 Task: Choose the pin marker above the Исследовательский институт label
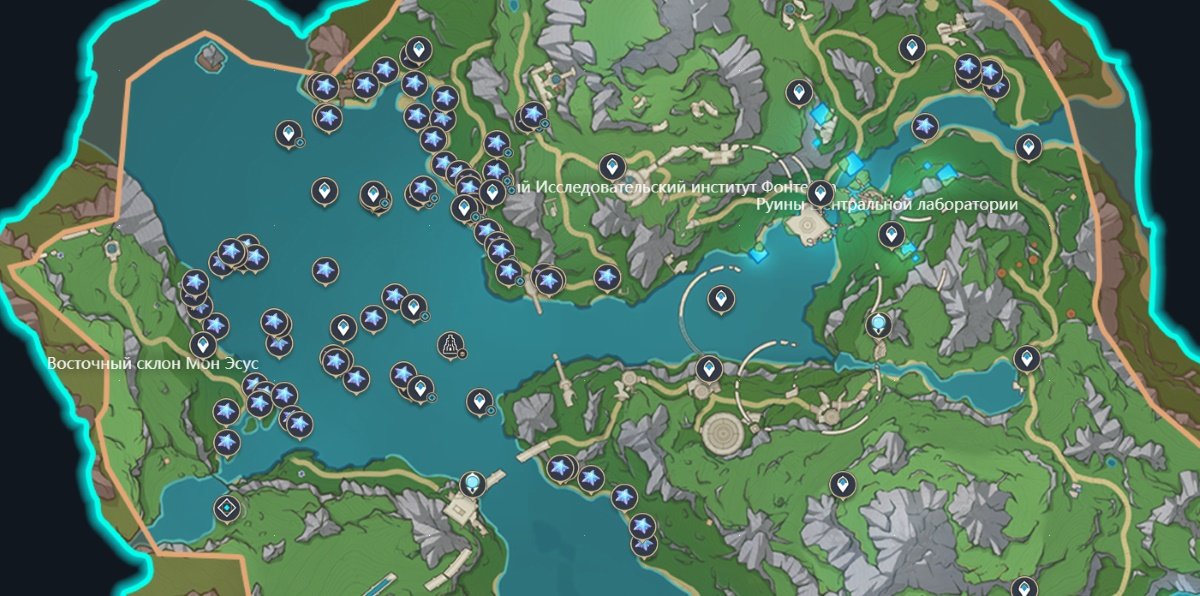(x=612, y=166)
